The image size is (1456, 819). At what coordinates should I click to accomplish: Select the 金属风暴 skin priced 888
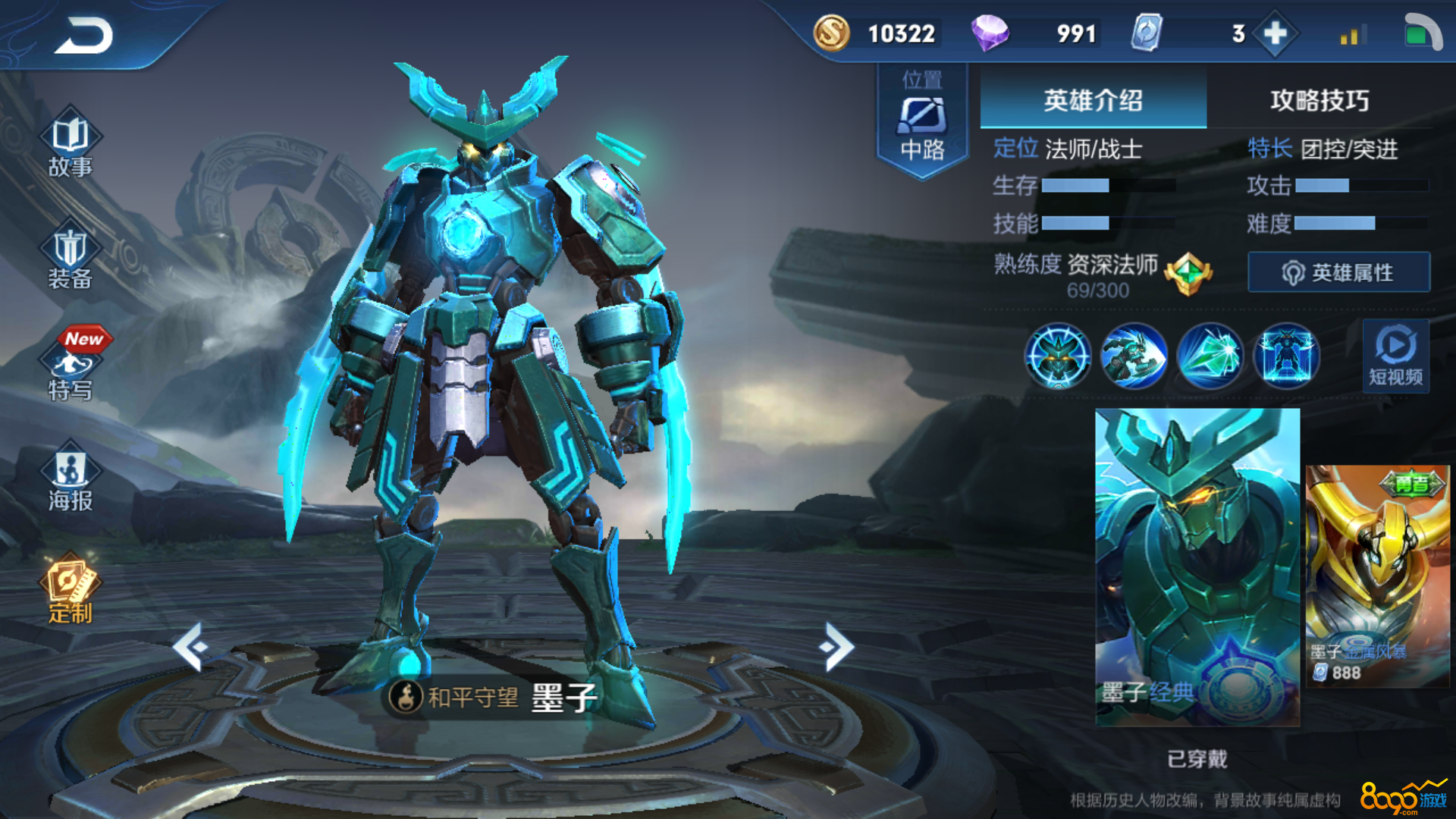[1377, 576]
